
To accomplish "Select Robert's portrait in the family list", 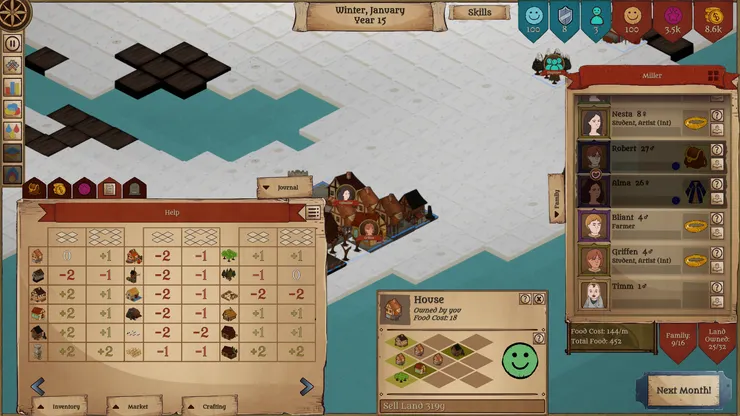I will (x=594, y=157).
